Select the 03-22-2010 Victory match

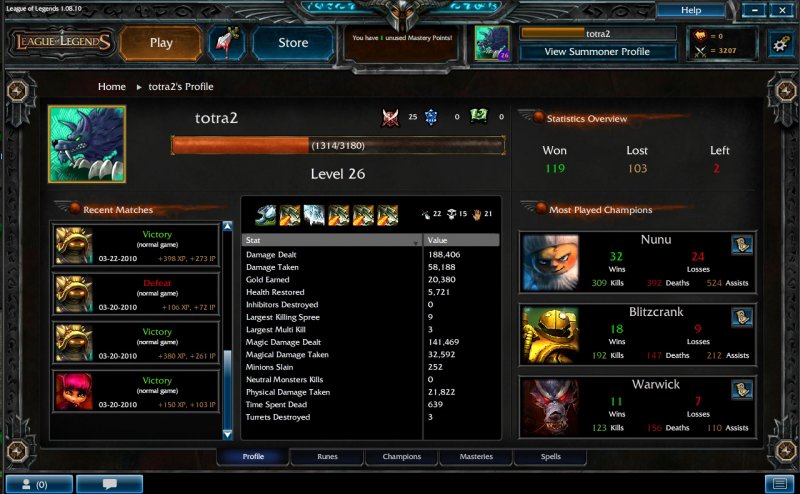tap(135, 246)
